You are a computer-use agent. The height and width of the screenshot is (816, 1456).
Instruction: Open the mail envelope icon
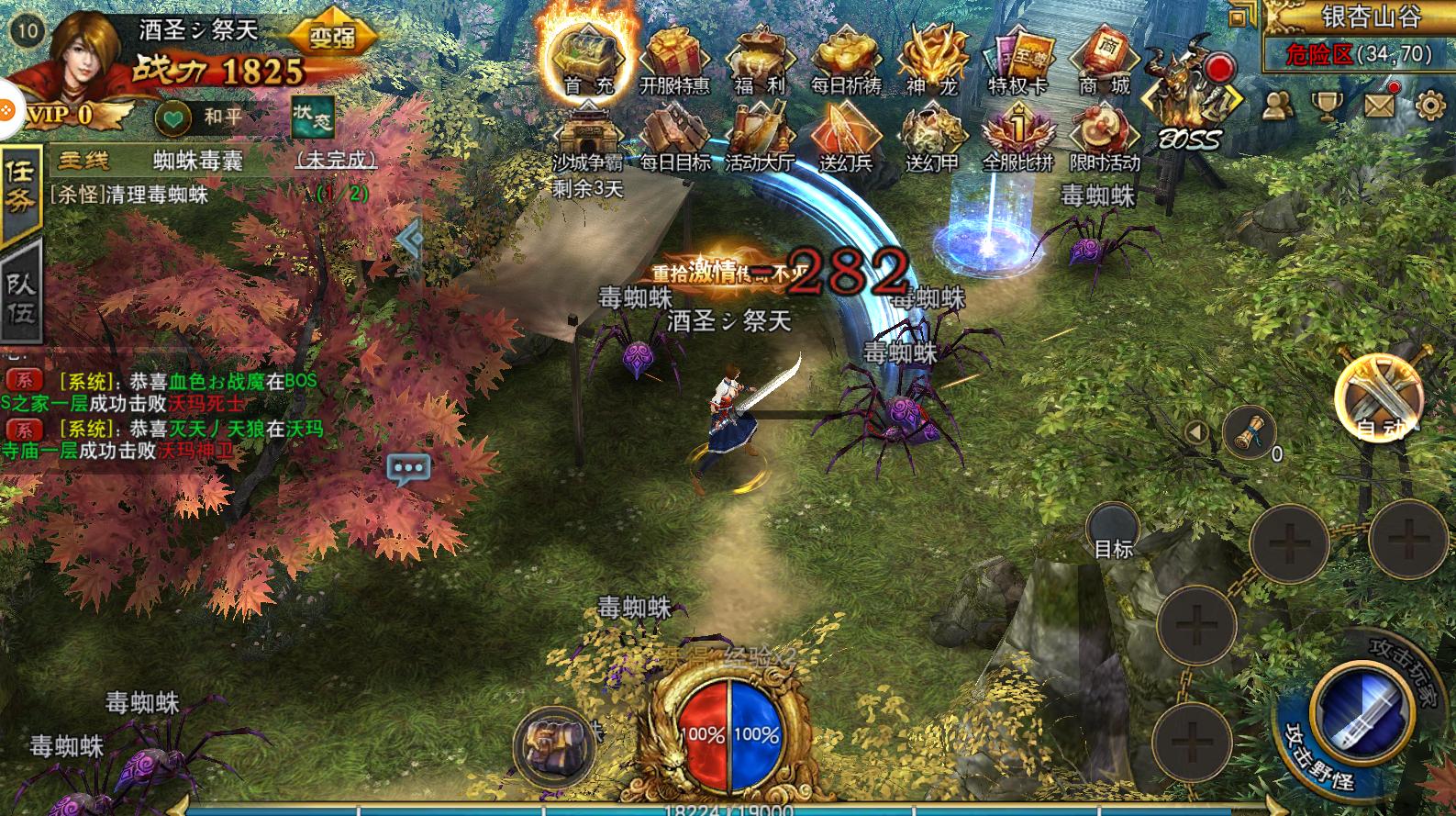1380,105
